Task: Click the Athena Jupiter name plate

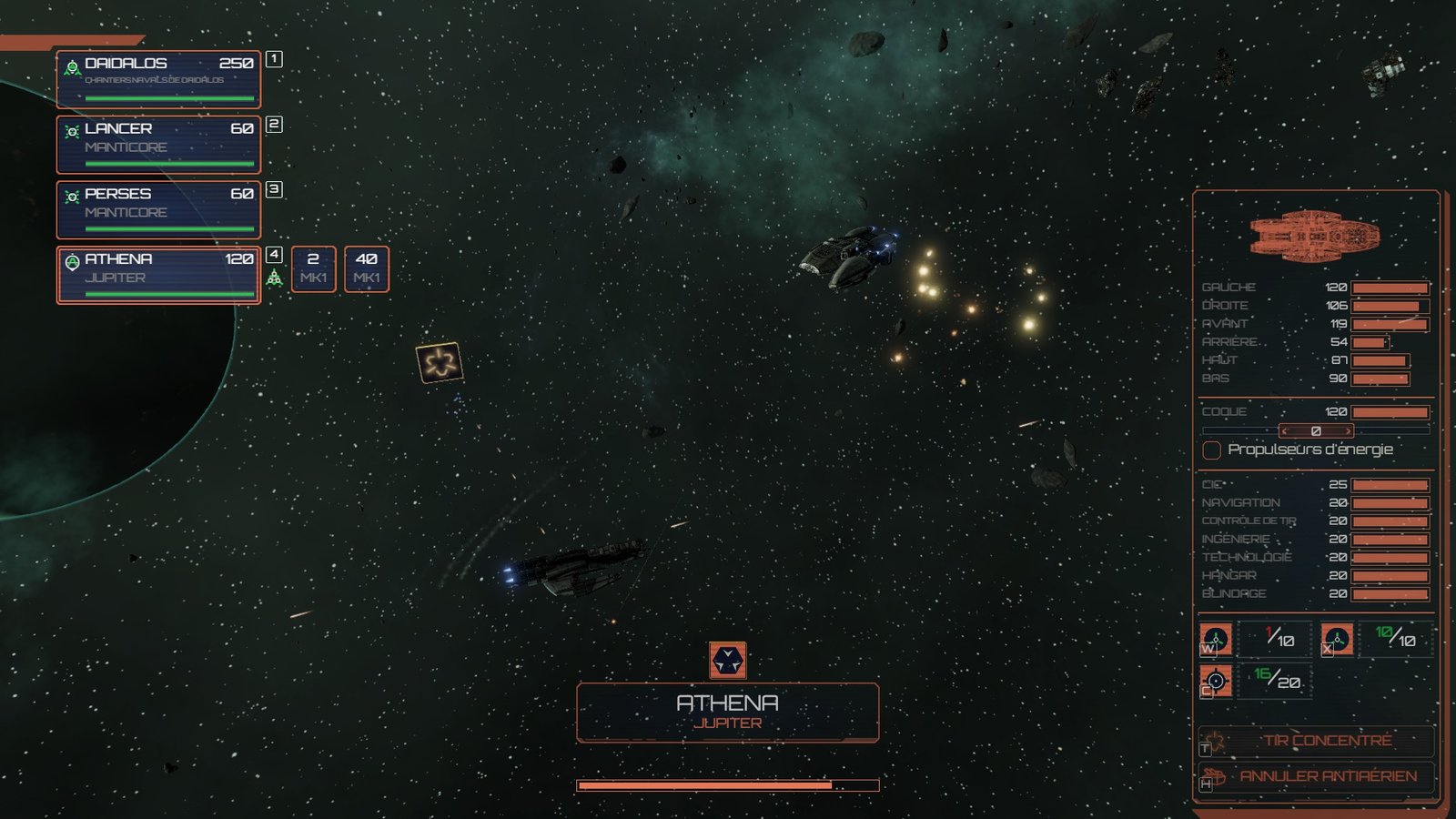Action: pos(727,712)
